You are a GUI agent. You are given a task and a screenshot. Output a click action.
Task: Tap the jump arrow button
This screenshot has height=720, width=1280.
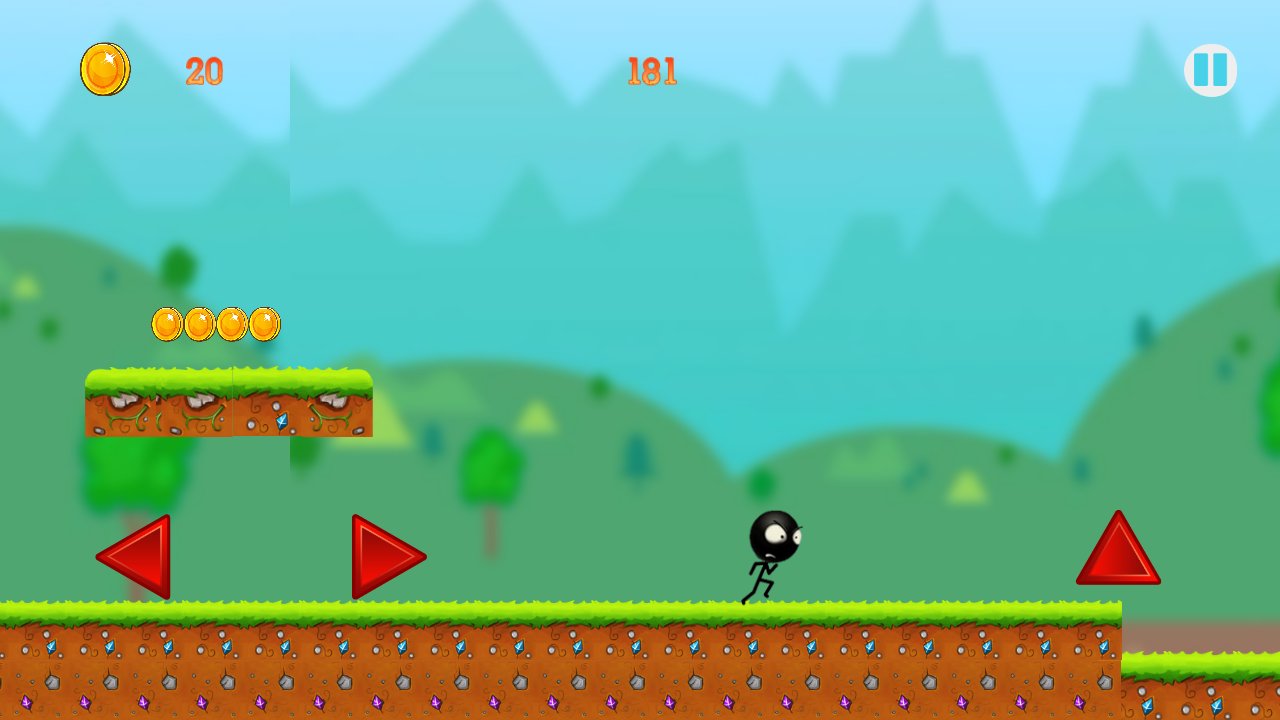click(x=1117, y=553)
